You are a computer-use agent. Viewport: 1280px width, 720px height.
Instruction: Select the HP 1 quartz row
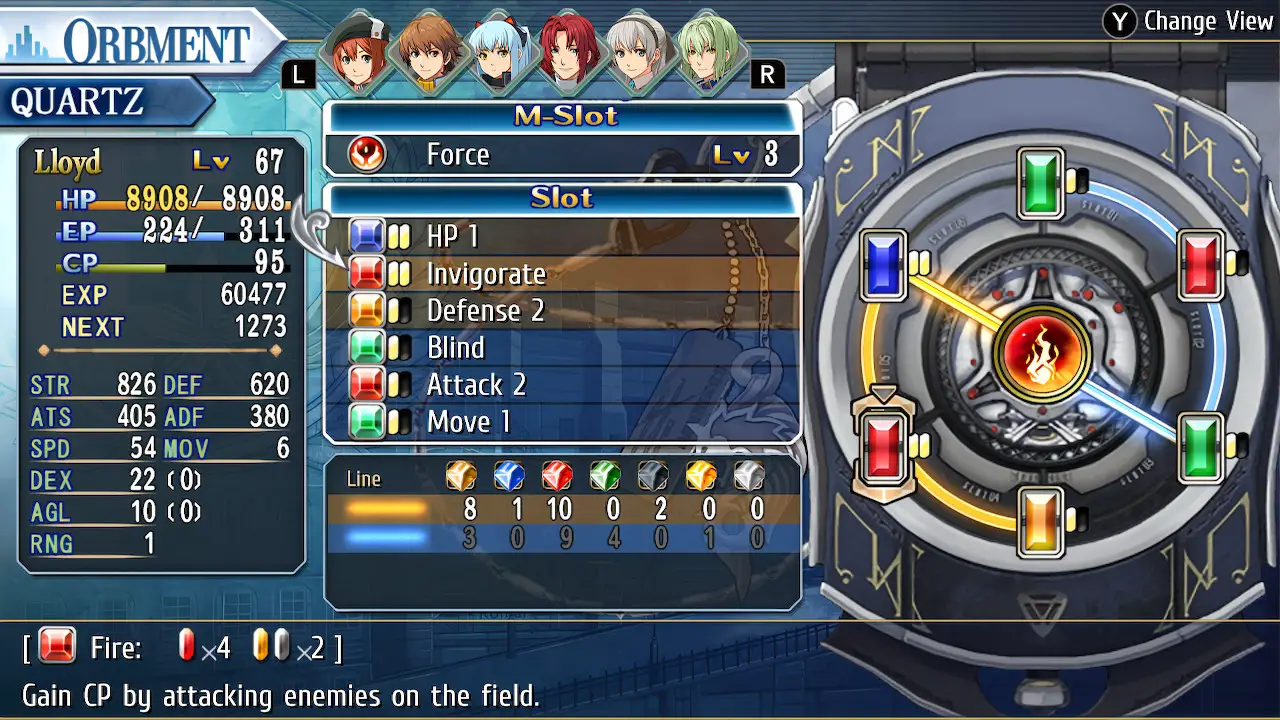562,237
